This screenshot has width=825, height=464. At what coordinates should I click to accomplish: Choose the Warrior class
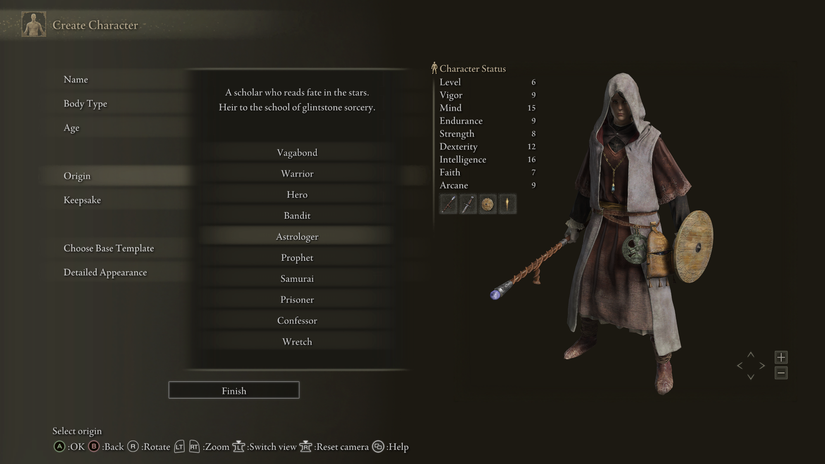point(297,174)
